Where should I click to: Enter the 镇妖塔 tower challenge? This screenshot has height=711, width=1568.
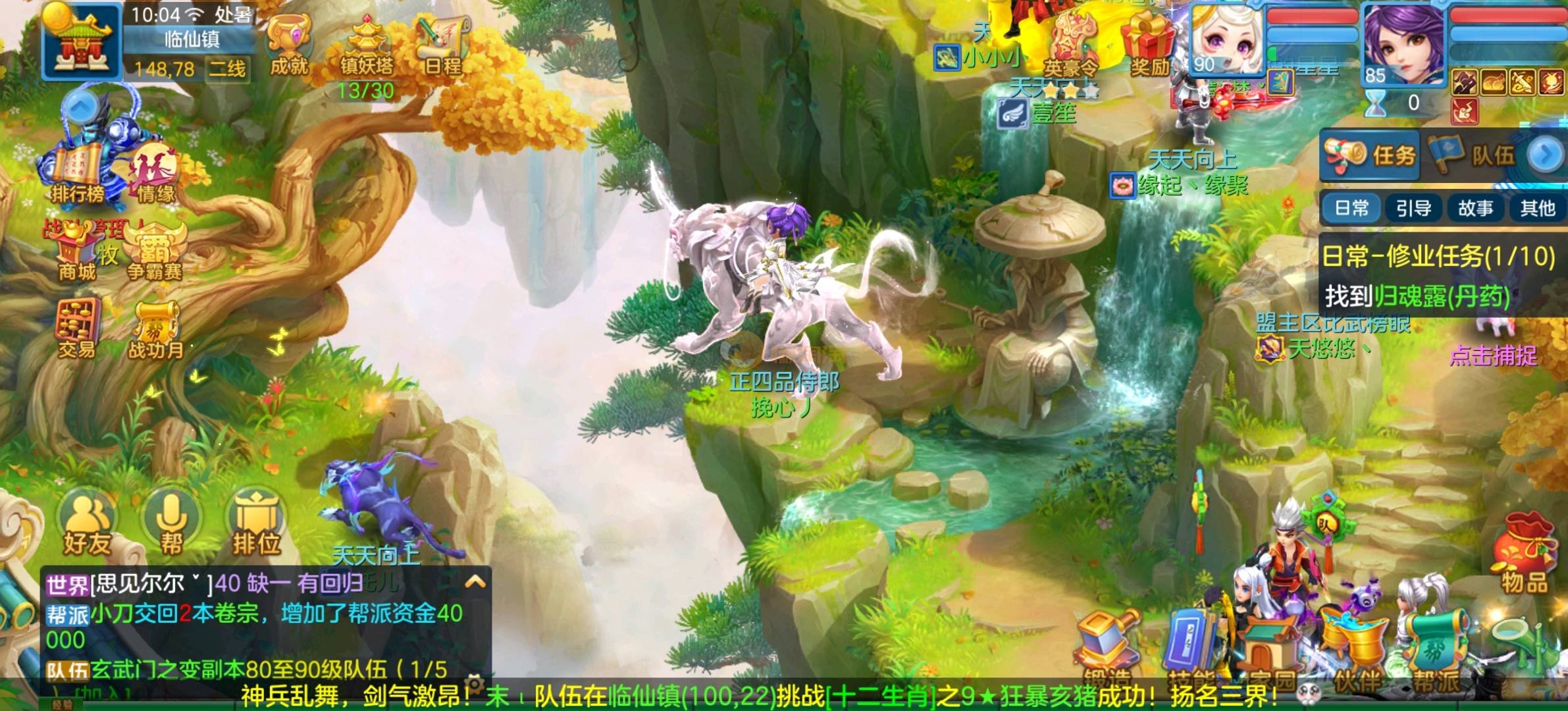[366, 46]
